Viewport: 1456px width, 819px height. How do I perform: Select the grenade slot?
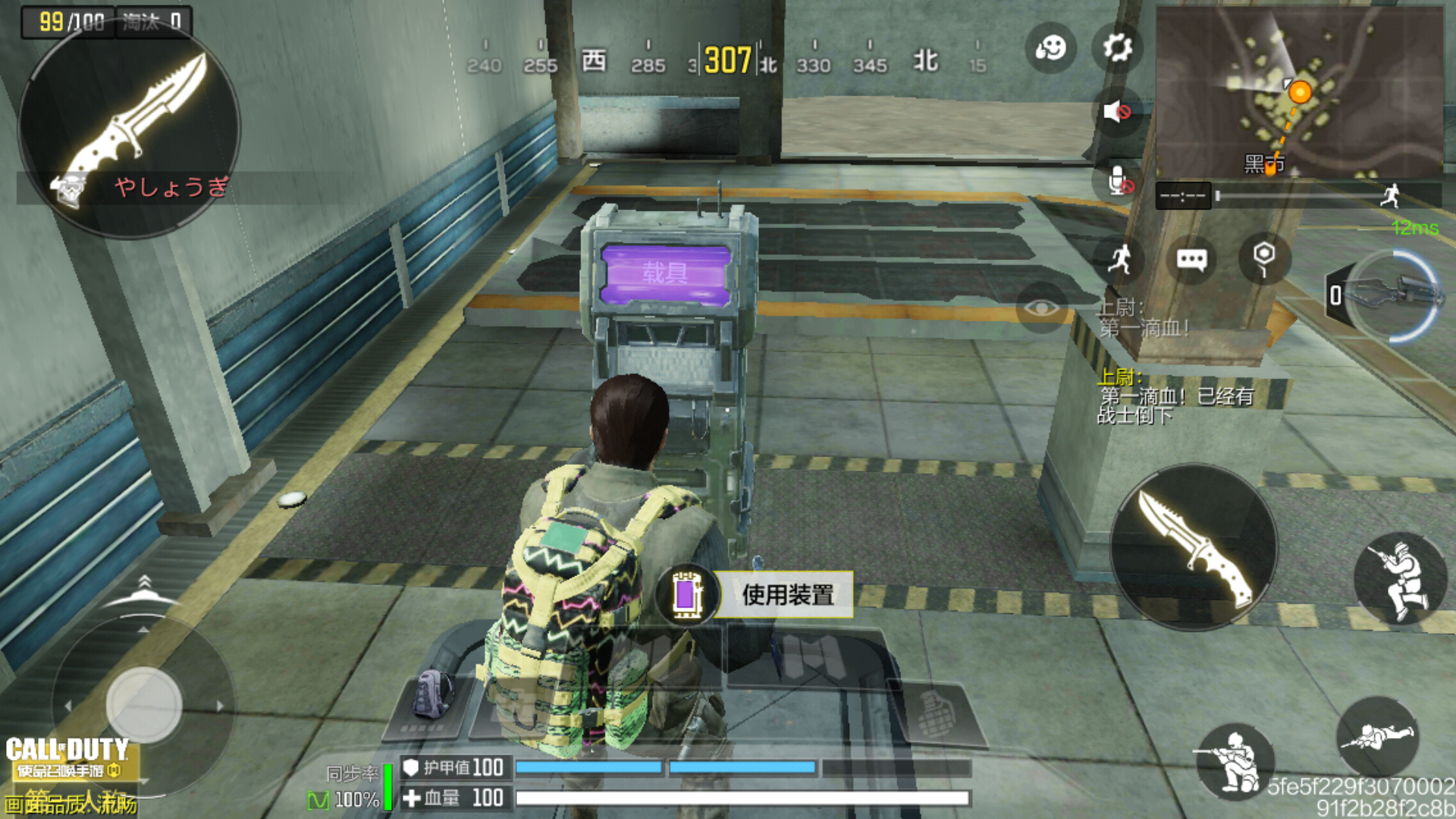(937, 713)
